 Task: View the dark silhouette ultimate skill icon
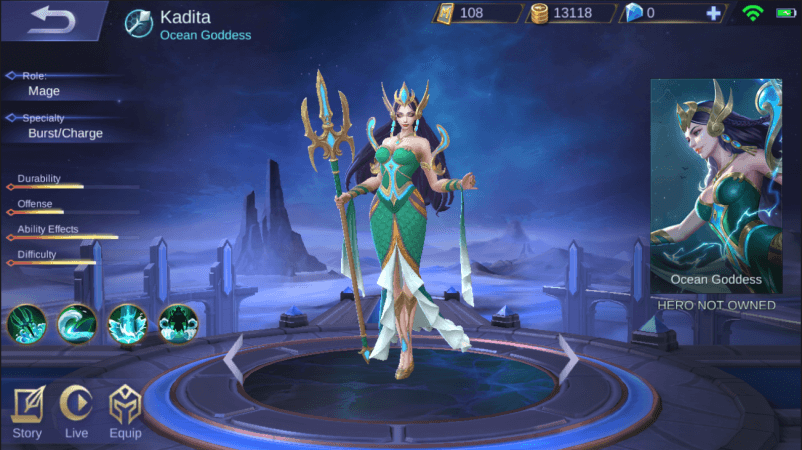point(178,323)
